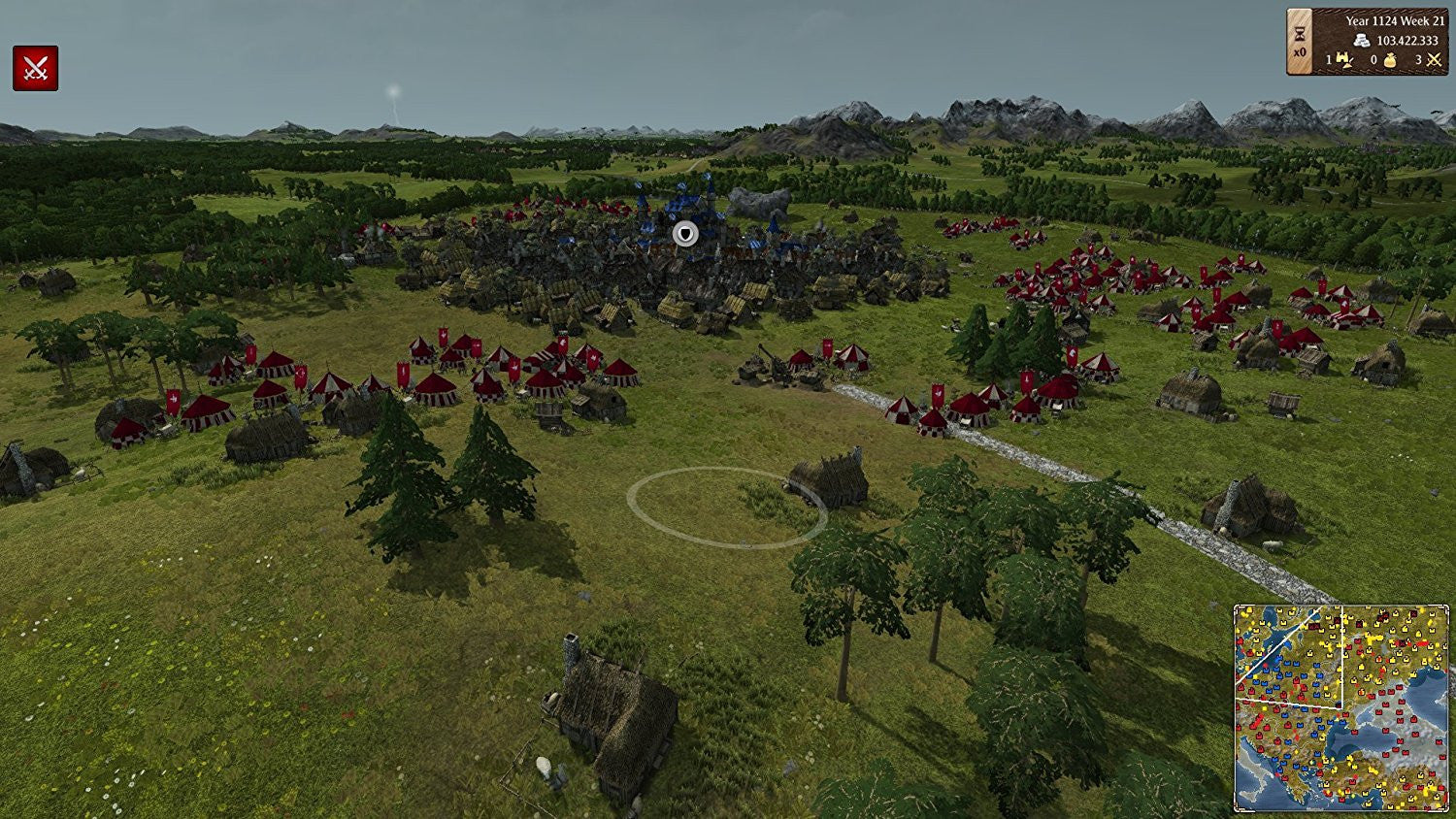Select the castle siege icon showing 1
Screen dimensions: 1456x819
pos(1341,60)
